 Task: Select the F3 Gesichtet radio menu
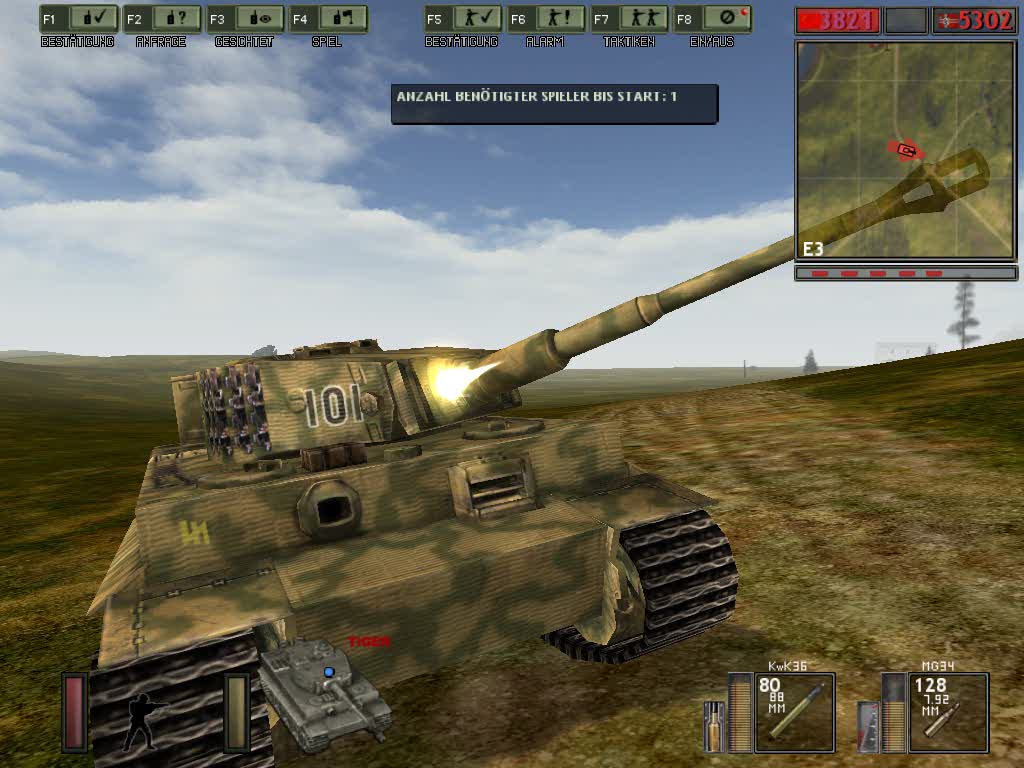pos(244,19)
